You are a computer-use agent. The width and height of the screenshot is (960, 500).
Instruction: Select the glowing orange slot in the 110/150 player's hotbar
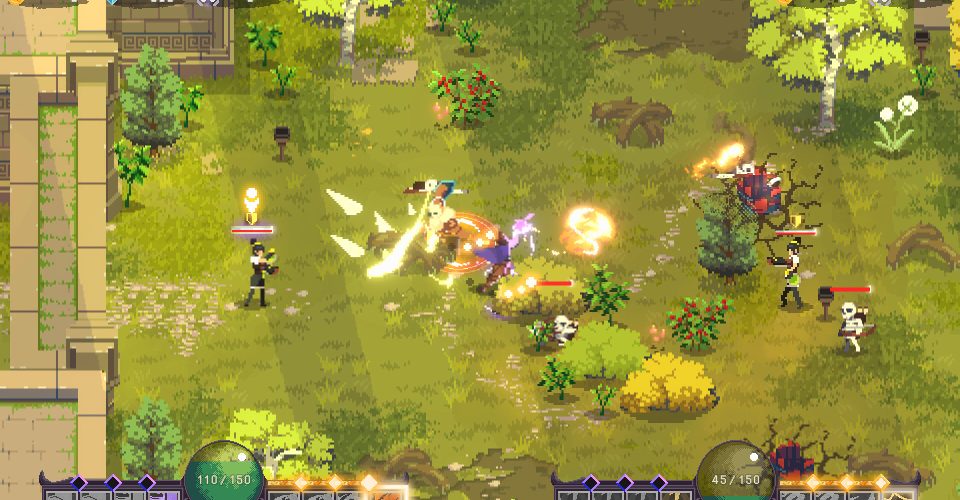coord(385,492)
